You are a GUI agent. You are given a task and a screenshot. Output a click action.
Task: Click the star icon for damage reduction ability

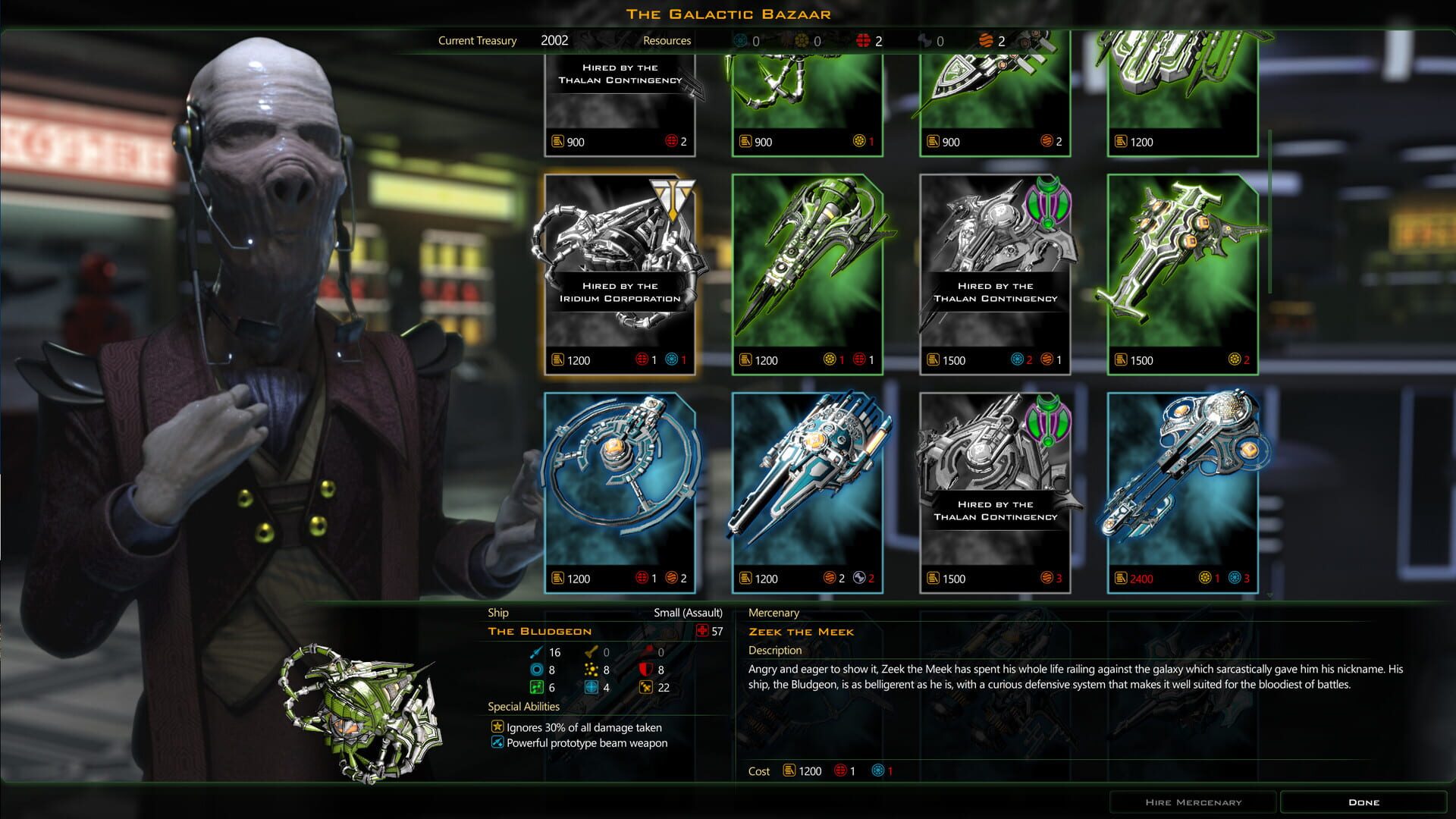(x=497, y=727)
